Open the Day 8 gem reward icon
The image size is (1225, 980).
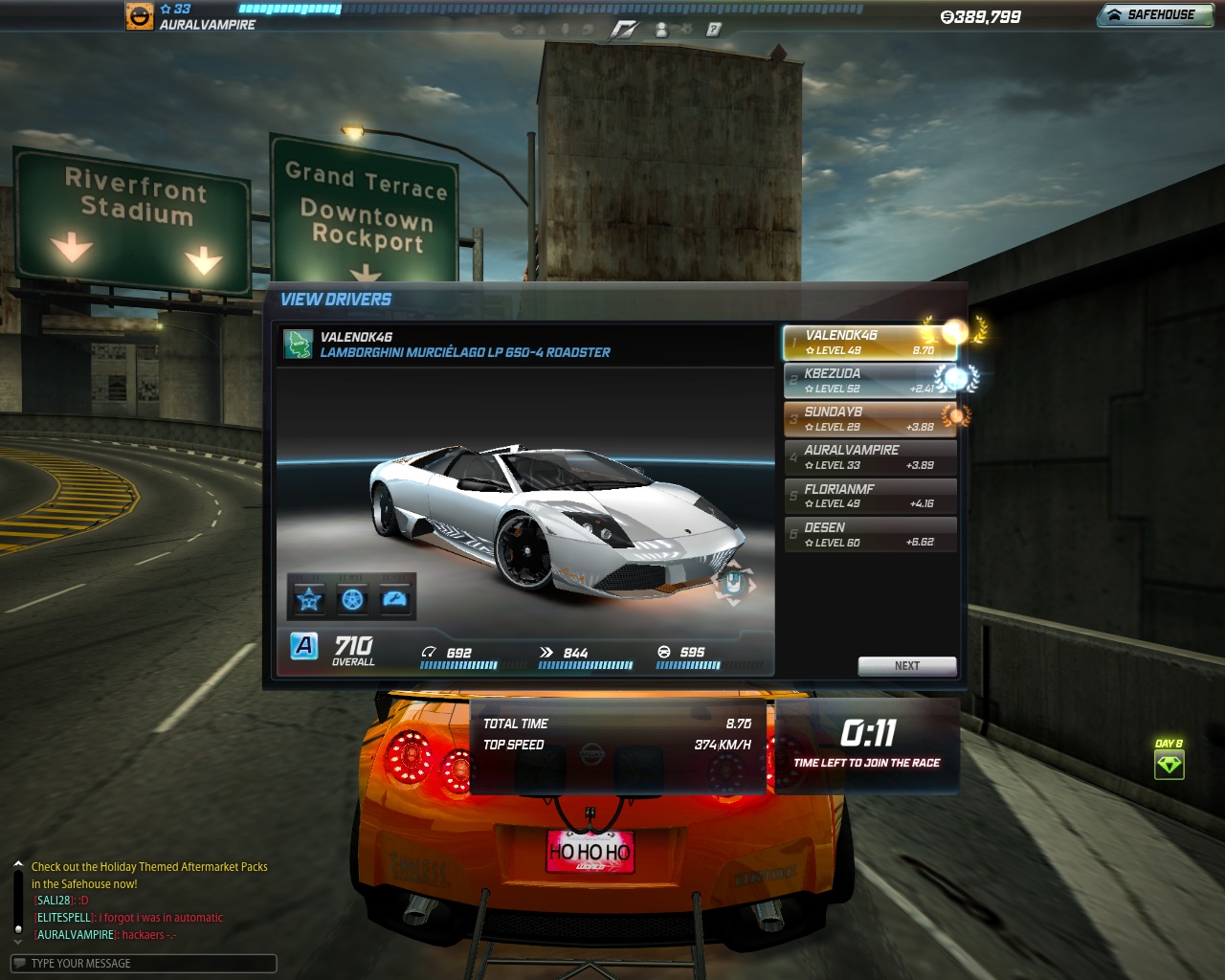pyautogui.click(x=1169, y=764)
